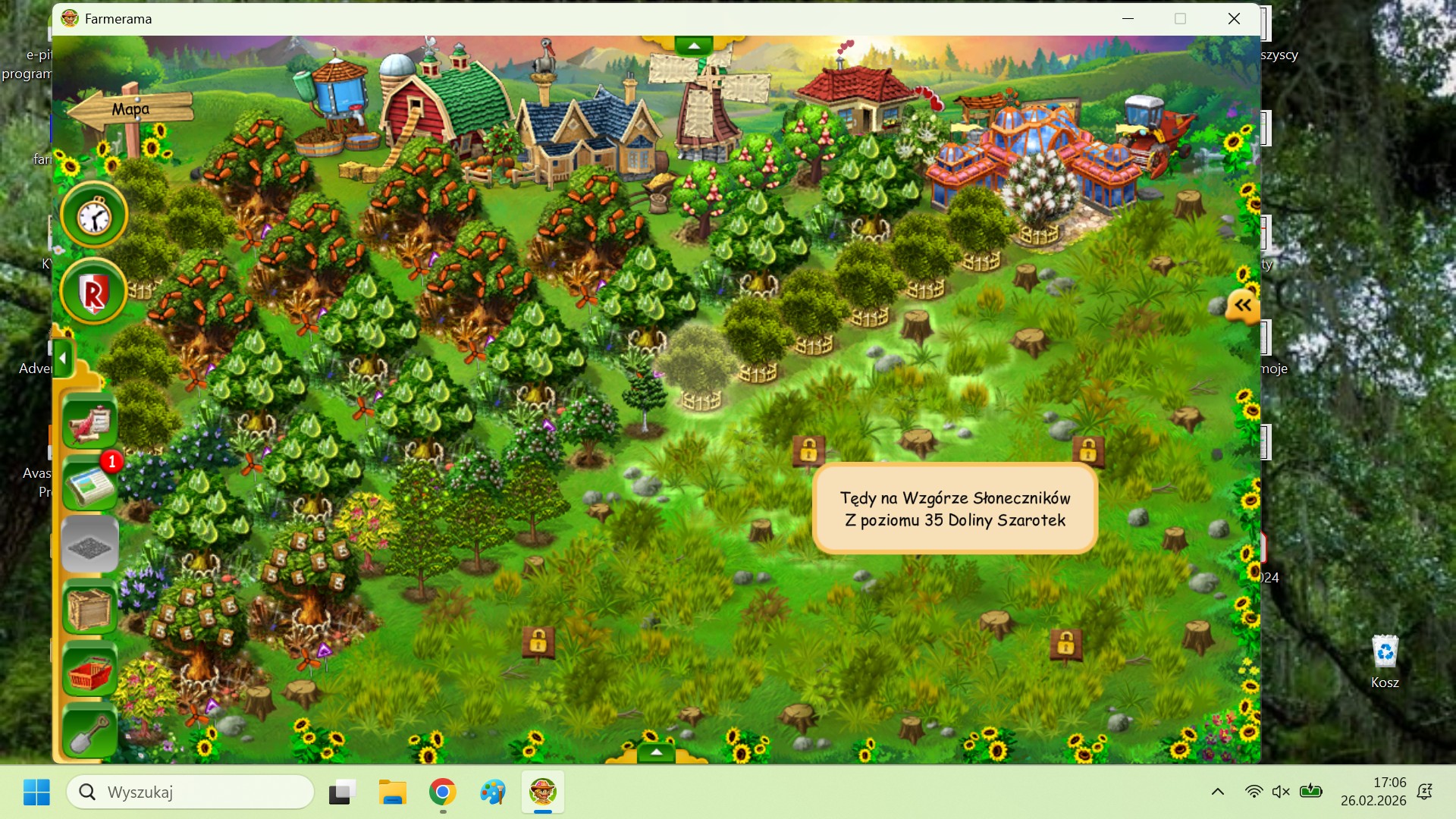The width and height of the screenshot is (1456, 819).
Task: Close the Farmerama window
Action: (x=1234, y=19)
